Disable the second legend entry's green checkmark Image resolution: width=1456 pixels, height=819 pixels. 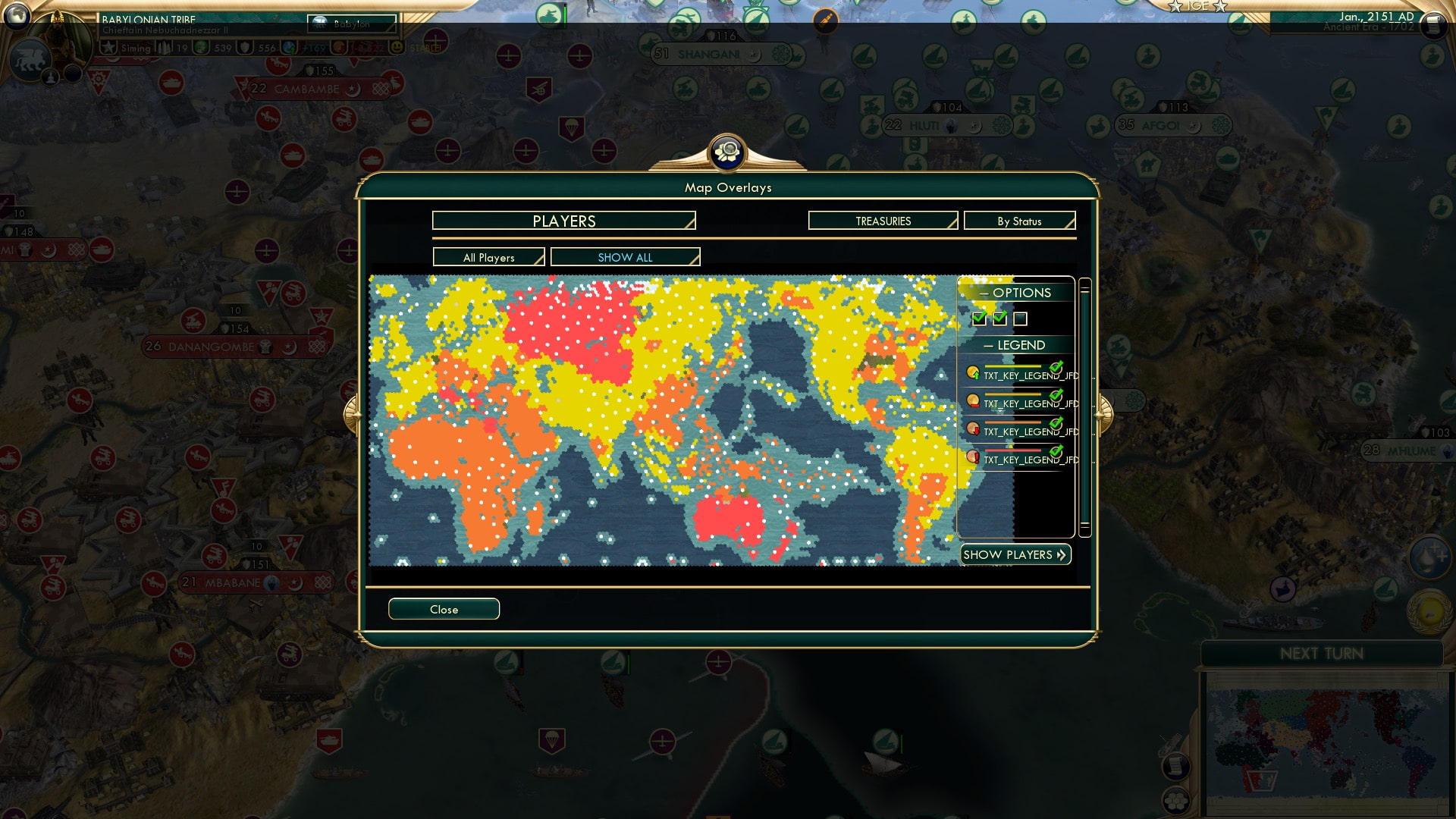1057,396
